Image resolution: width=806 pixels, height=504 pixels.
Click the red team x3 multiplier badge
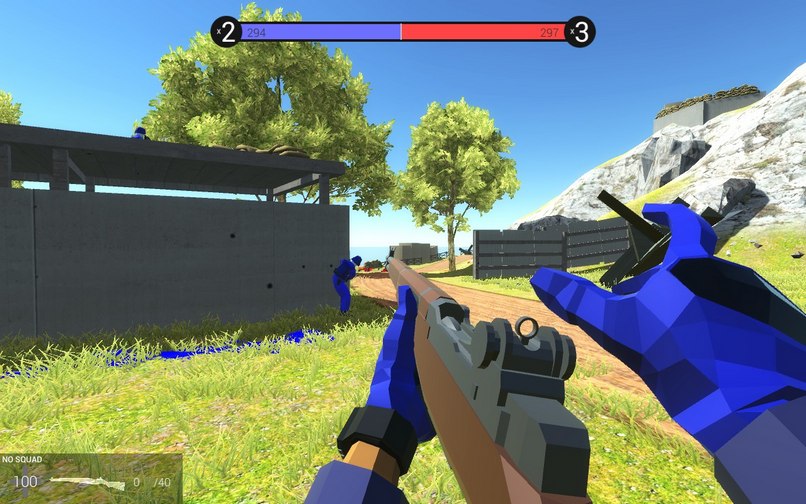click(x=580, y=32)
